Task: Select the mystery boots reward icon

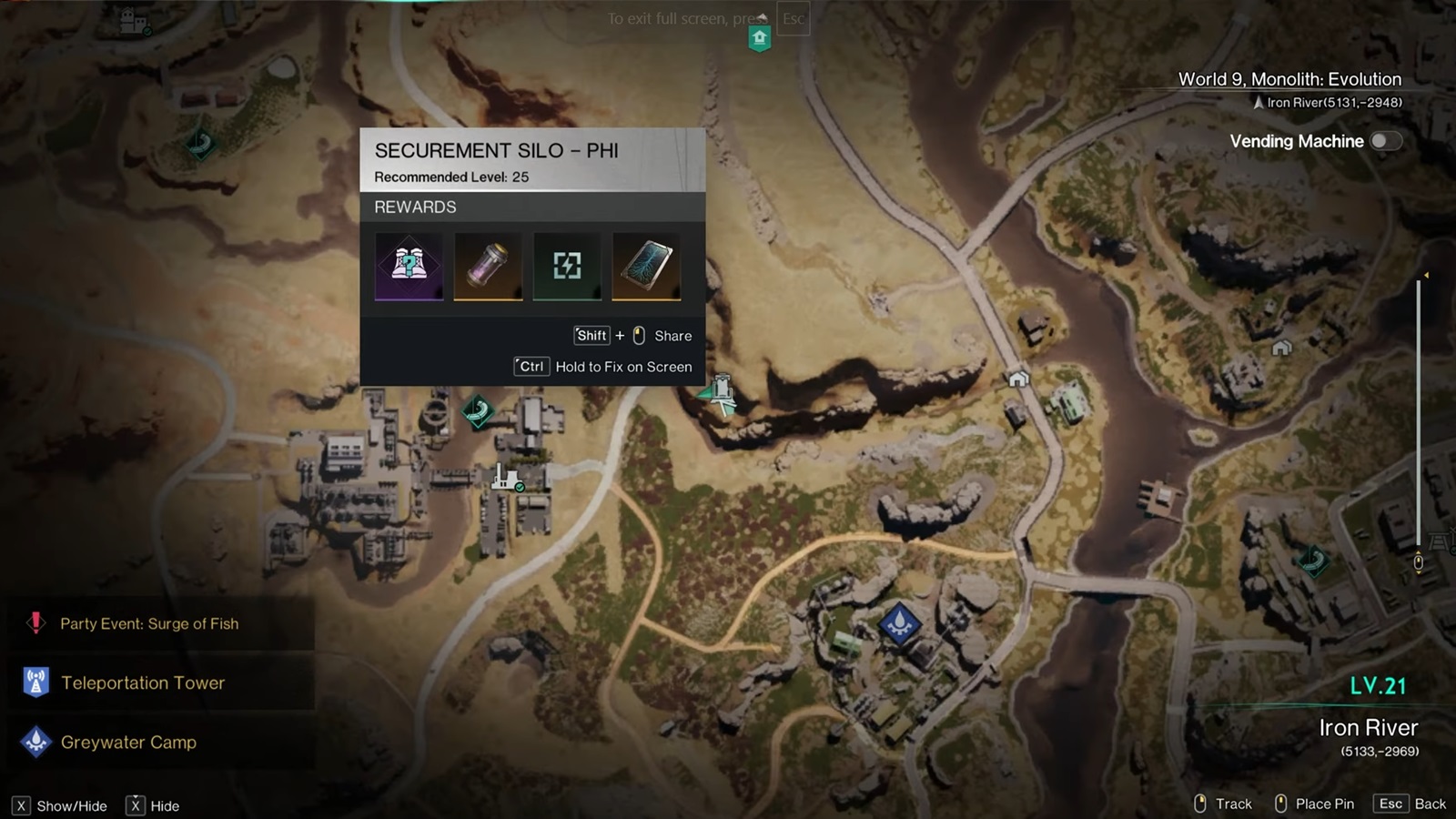Action: (409, 266)
